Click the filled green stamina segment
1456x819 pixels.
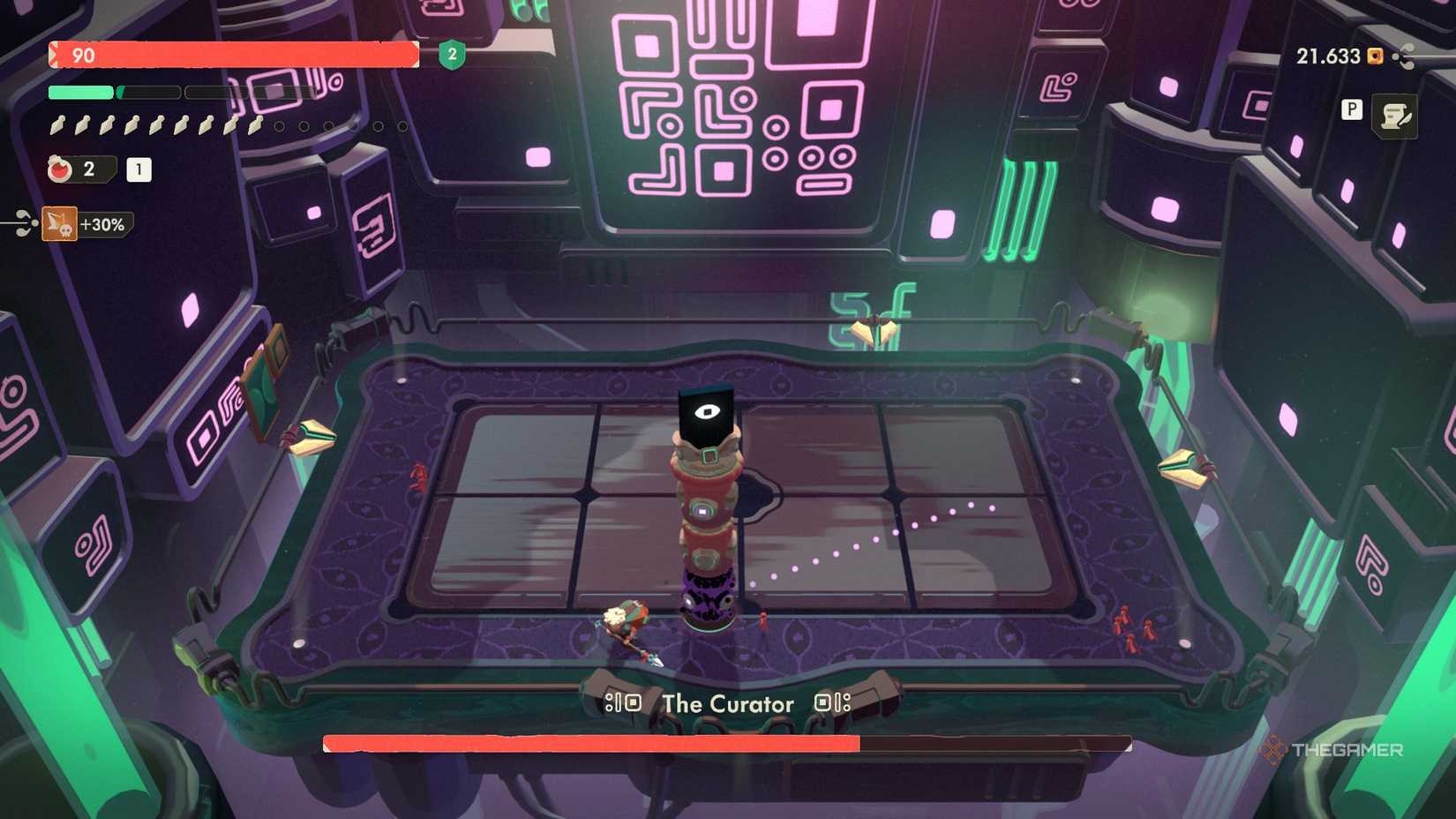(x=79, y=91)
